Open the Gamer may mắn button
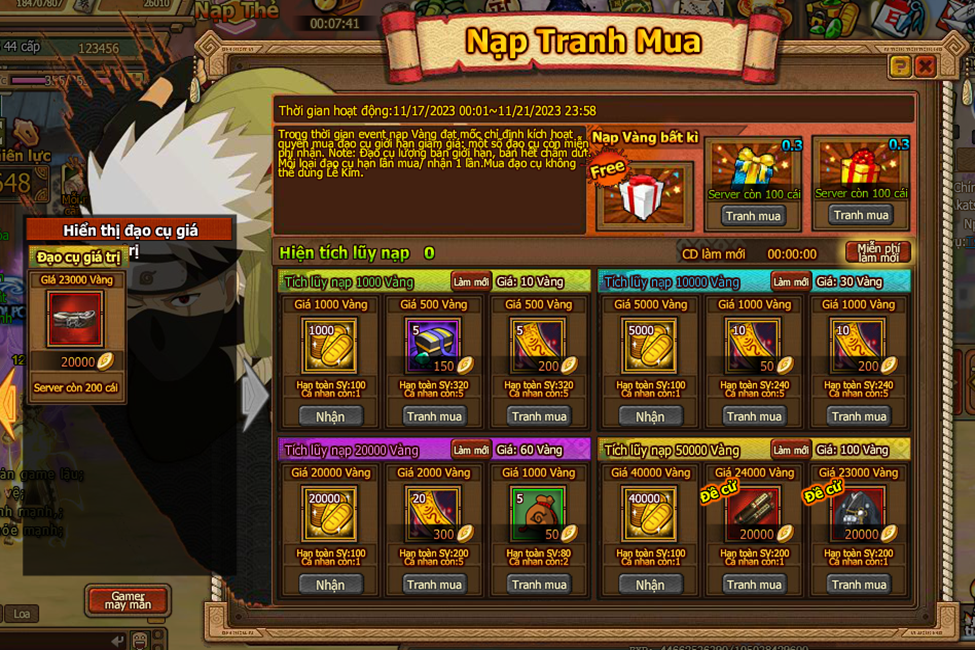The width and height of the screenshot is (975, 650). click(x=127, y=601)
